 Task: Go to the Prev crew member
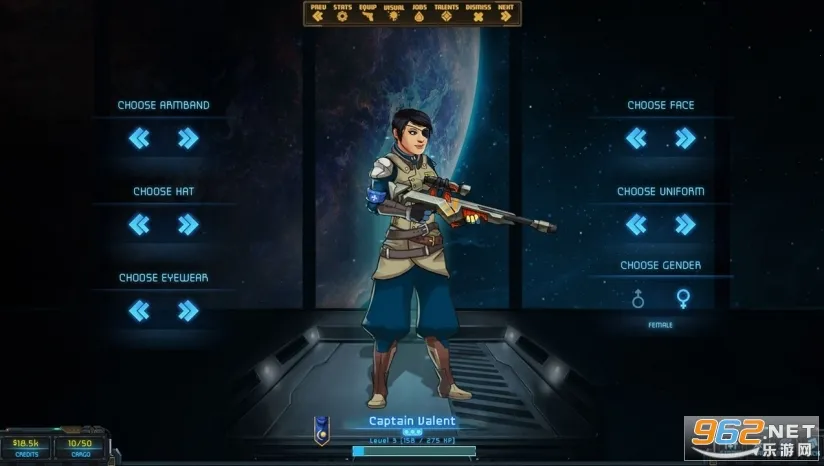point(318,15)
